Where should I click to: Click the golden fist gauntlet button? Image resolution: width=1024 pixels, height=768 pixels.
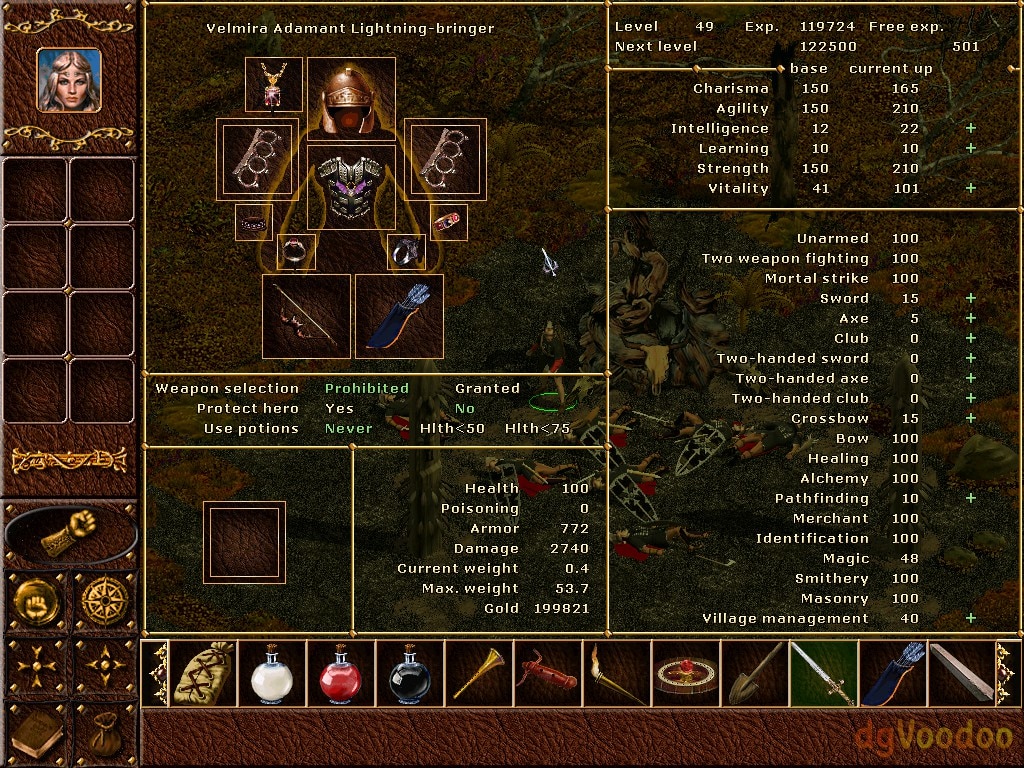[x=70, y=532]
